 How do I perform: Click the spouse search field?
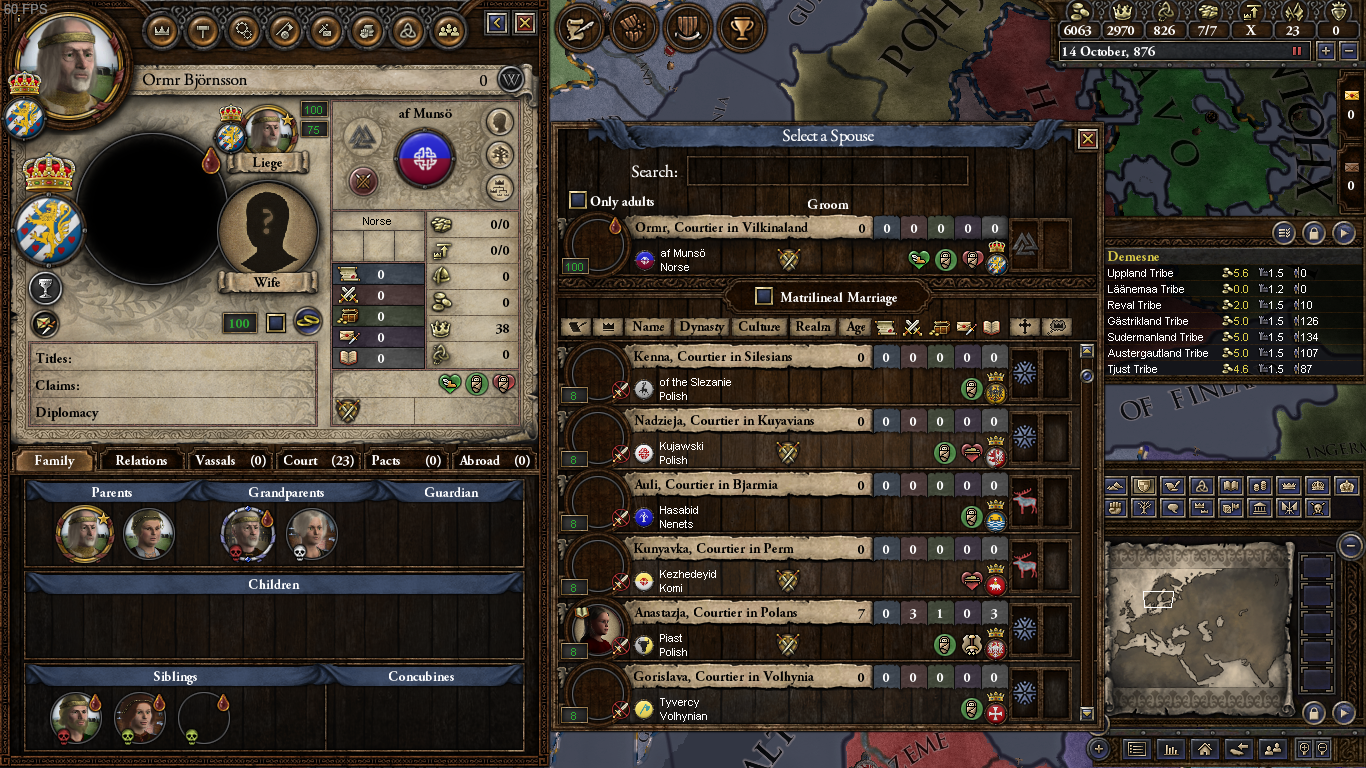[x=827, y=171]
